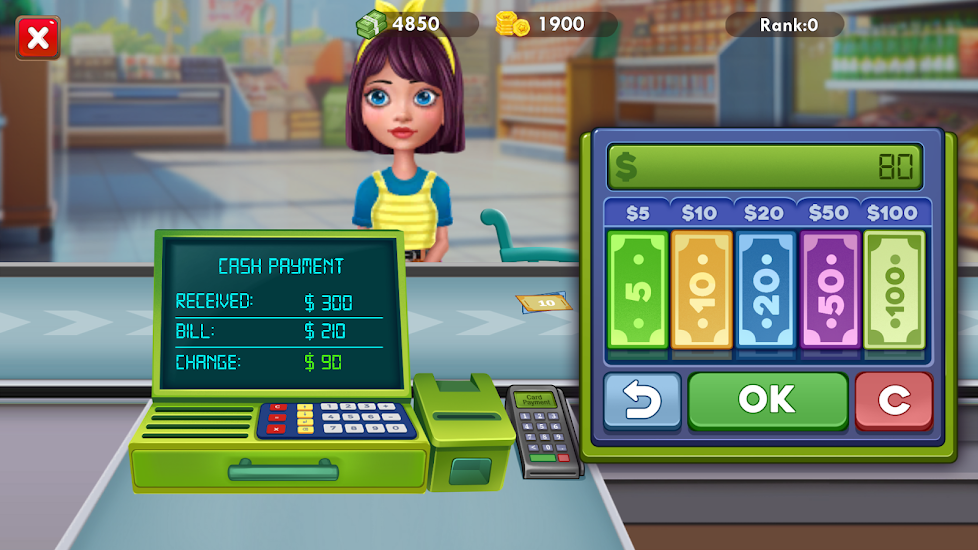Image resolution: width=978 pixels, height=550 pixels.
Task: Clear the amount with the C button
Action: click(893, 401)
